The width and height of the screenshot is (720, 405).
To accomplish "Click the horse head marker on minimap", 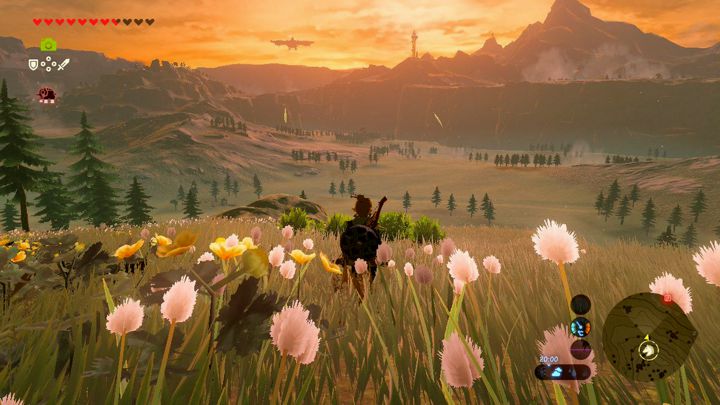I will click(x=649, y=349).
